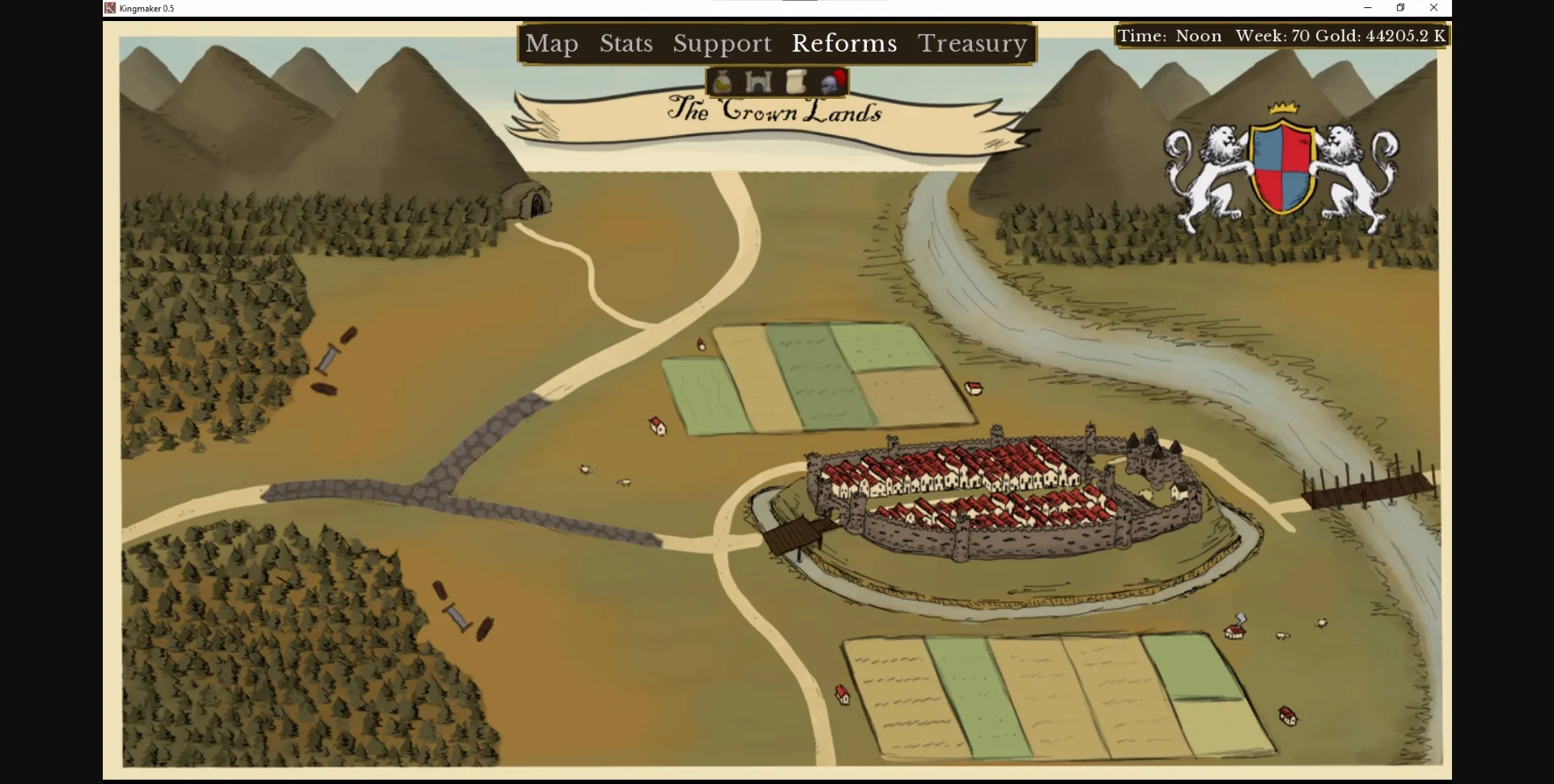Select the castle buildings icon
This screenshot has width=1554, height=784.
[x=758, y=81]
